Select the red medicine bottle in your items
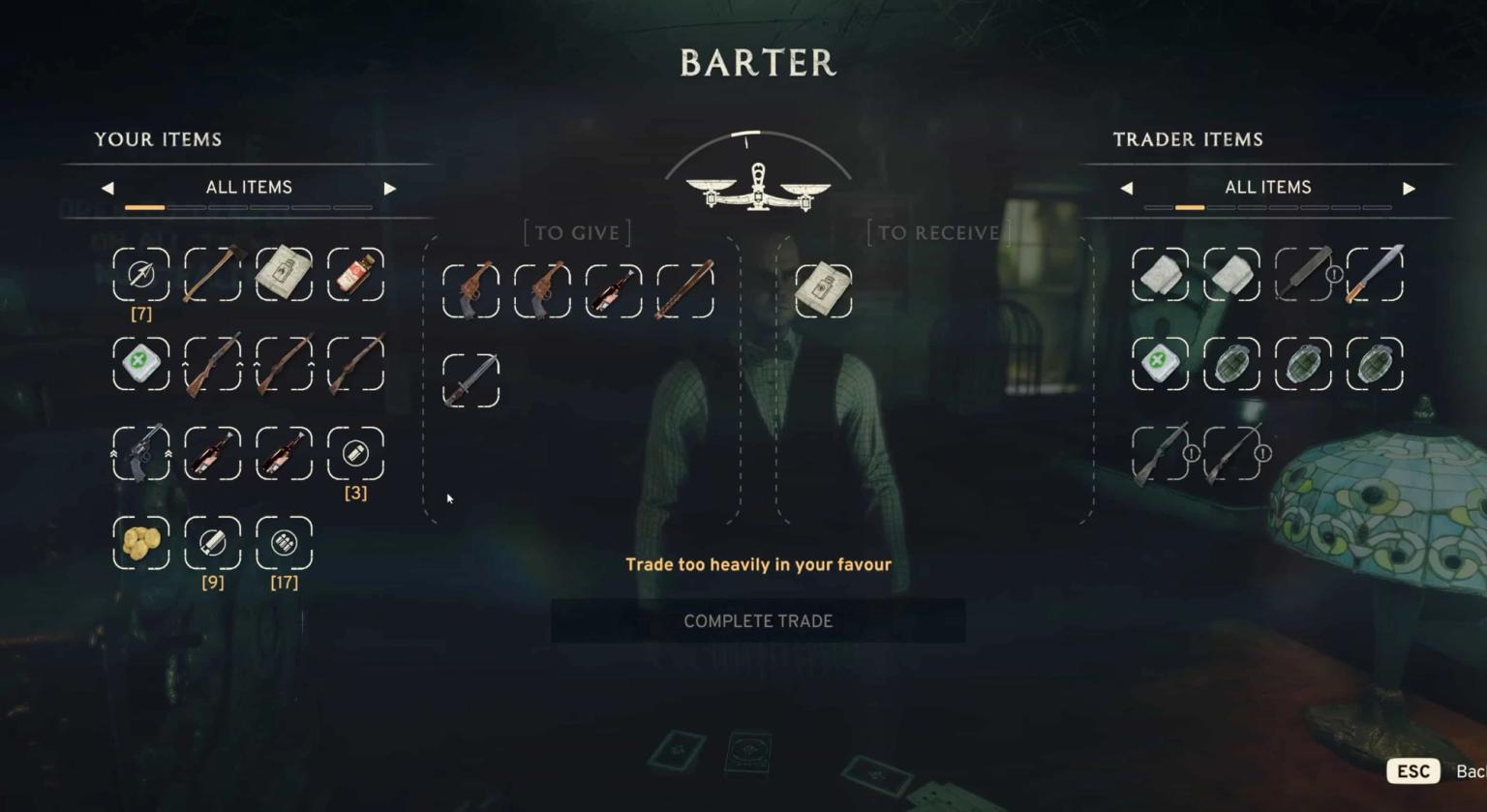The width and height of the screenshot is (1487, 812). pos(355,275)
